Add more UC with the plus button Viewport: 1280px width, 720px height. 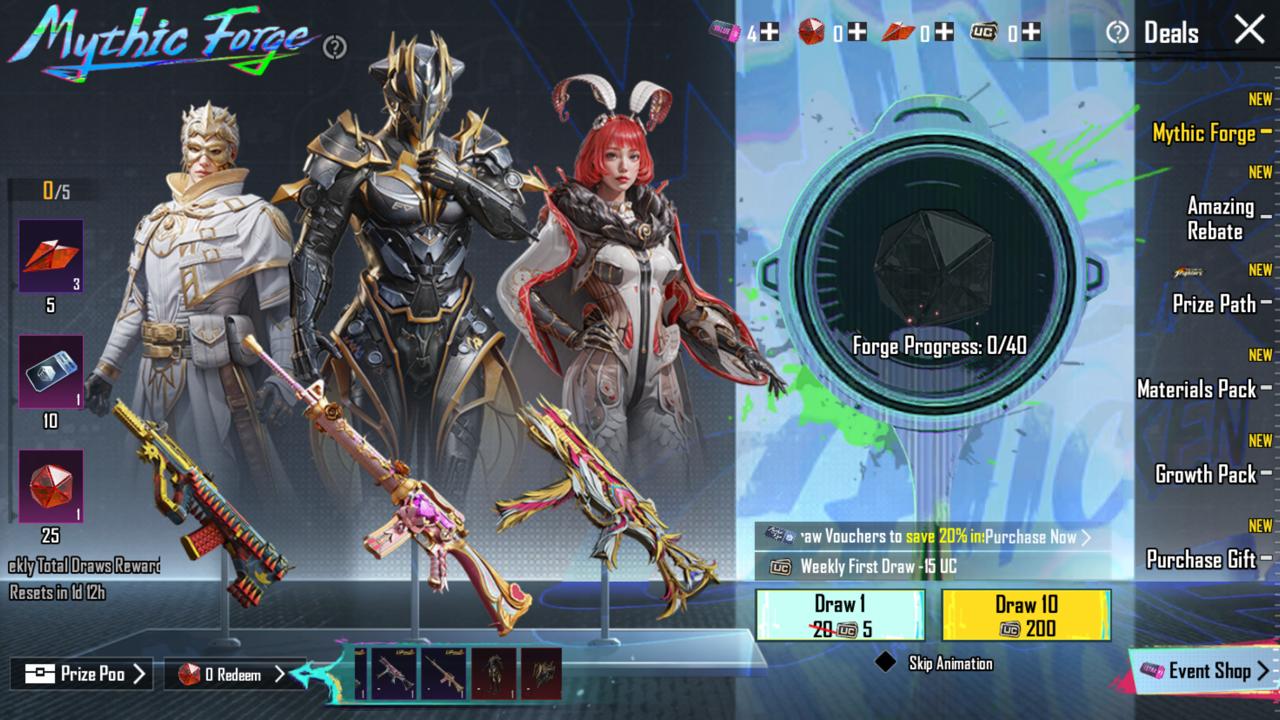pyautogui.click(x=1031, y=33)
